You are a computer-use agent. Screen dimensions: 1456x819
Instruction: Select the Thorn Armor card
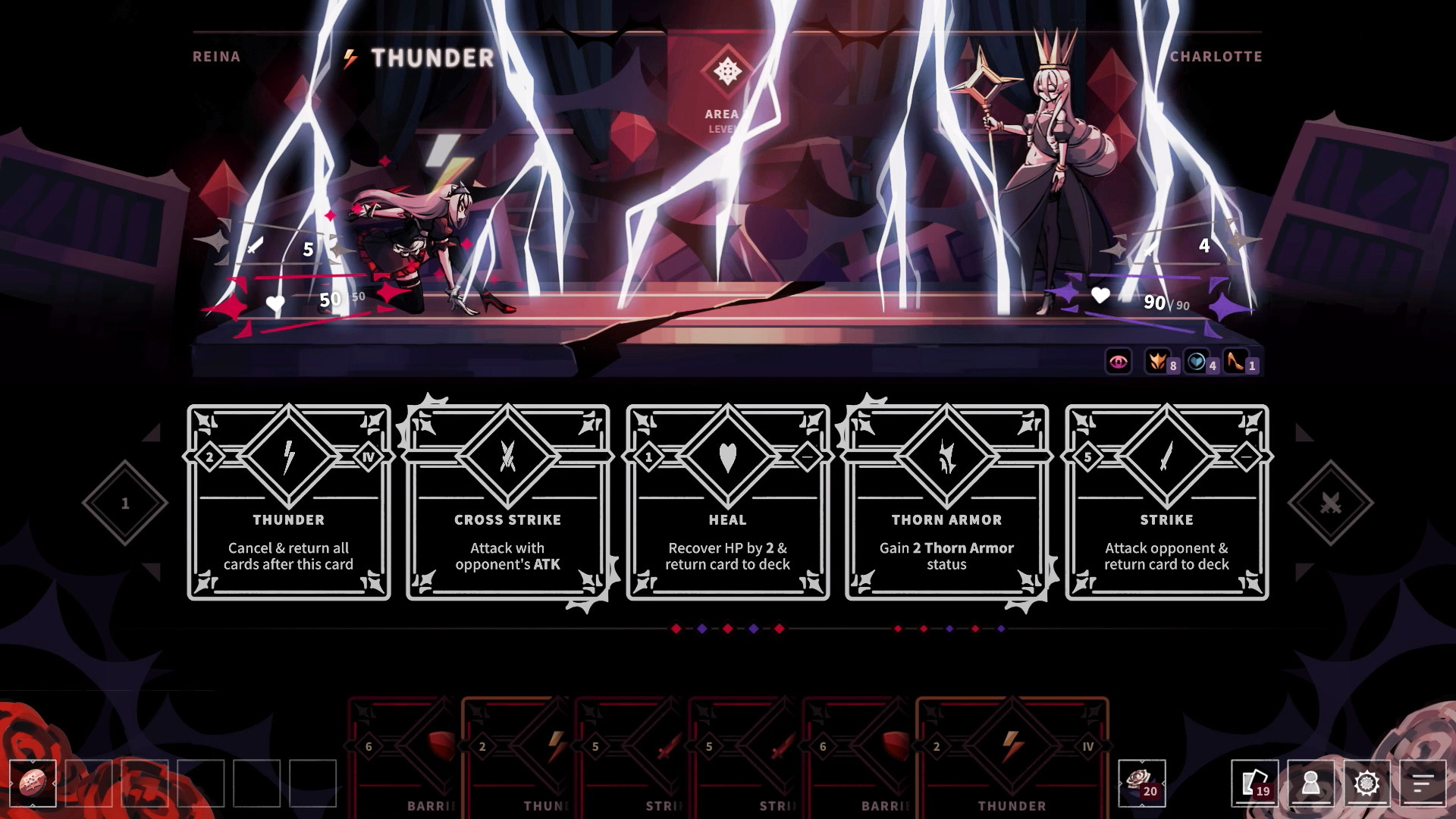[x=945, y=500]
